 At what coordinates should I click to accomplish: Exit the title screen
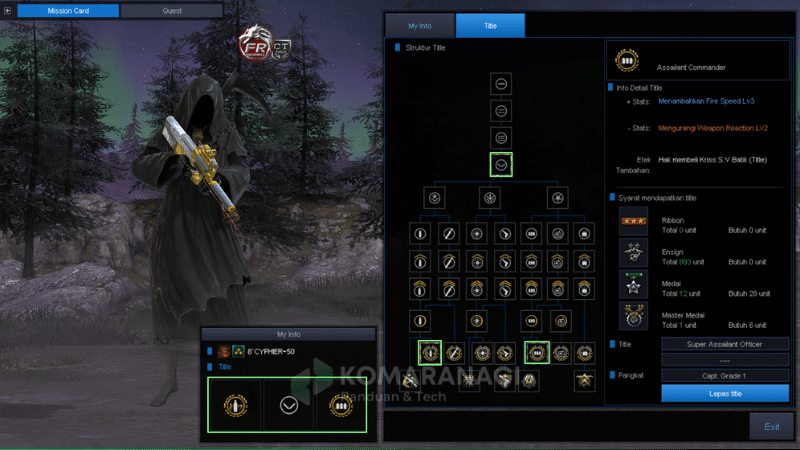(771, 426)
